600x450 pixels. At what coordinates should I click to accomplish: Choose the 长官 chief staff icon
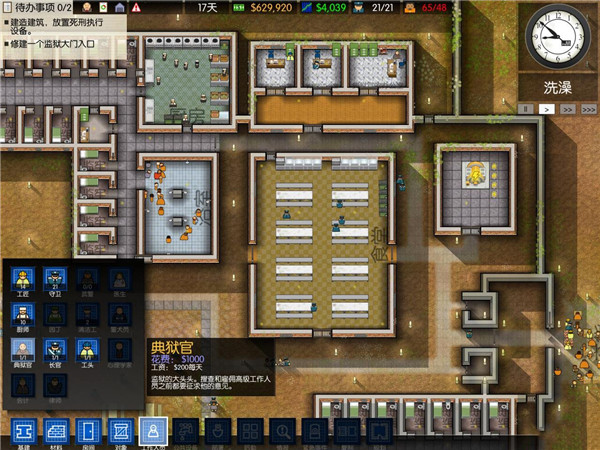click(55, 350)
